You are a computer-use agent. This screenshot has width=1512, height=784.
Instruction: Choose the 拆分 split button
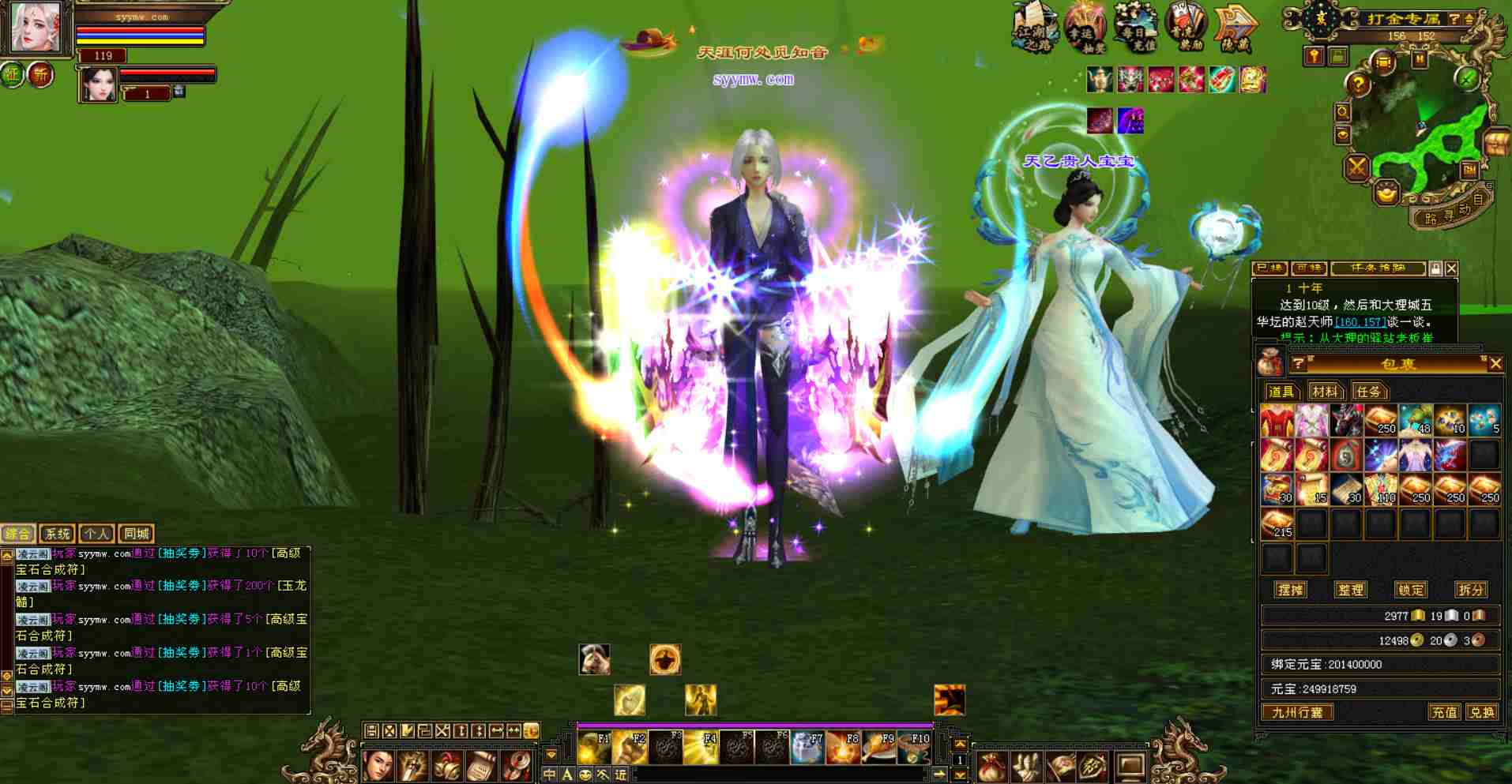coord(1470,590)
